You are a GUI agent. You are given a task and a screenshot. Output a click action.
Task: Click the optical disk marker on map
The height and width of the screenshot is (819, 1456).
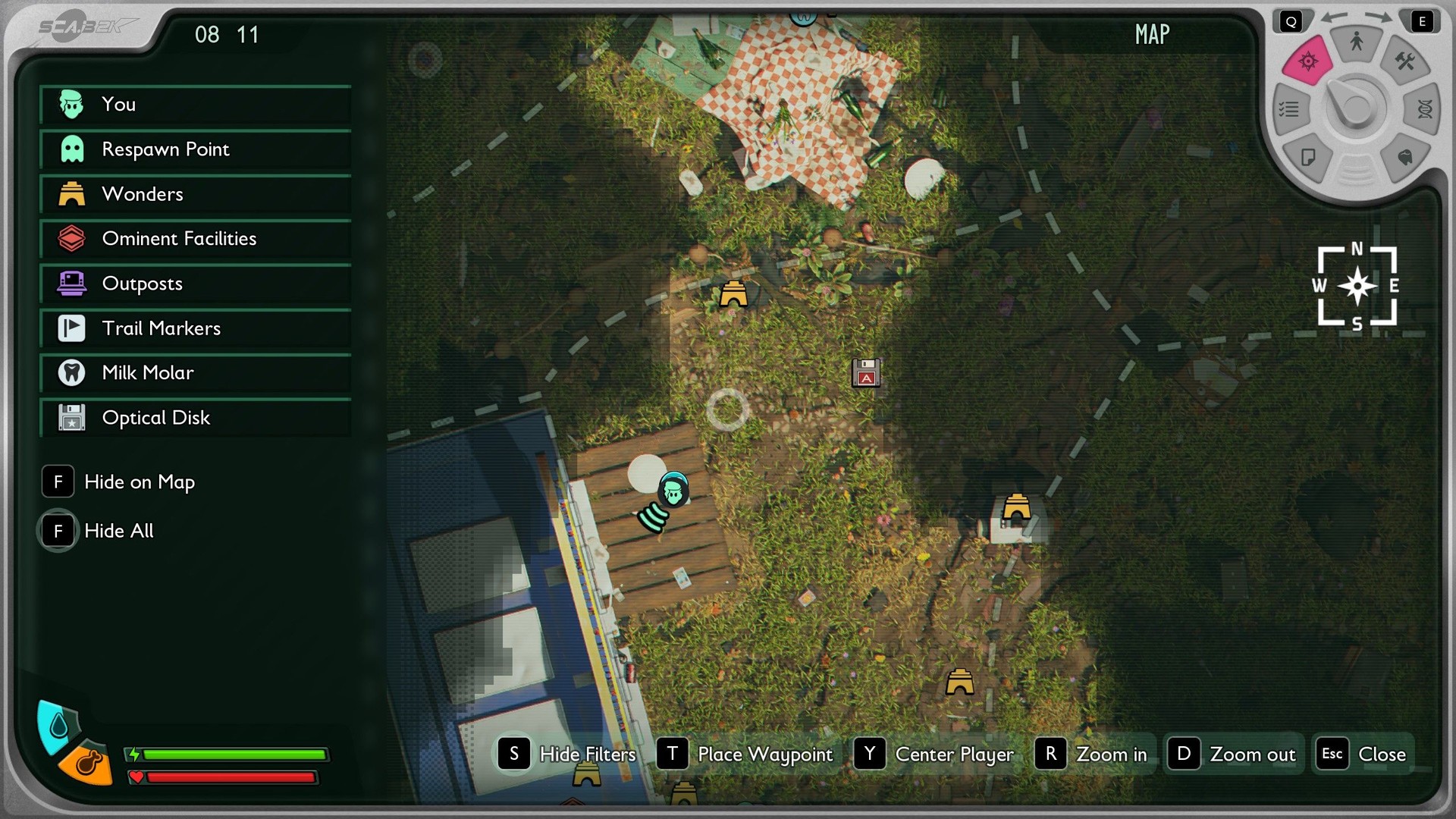pos(866,373)
